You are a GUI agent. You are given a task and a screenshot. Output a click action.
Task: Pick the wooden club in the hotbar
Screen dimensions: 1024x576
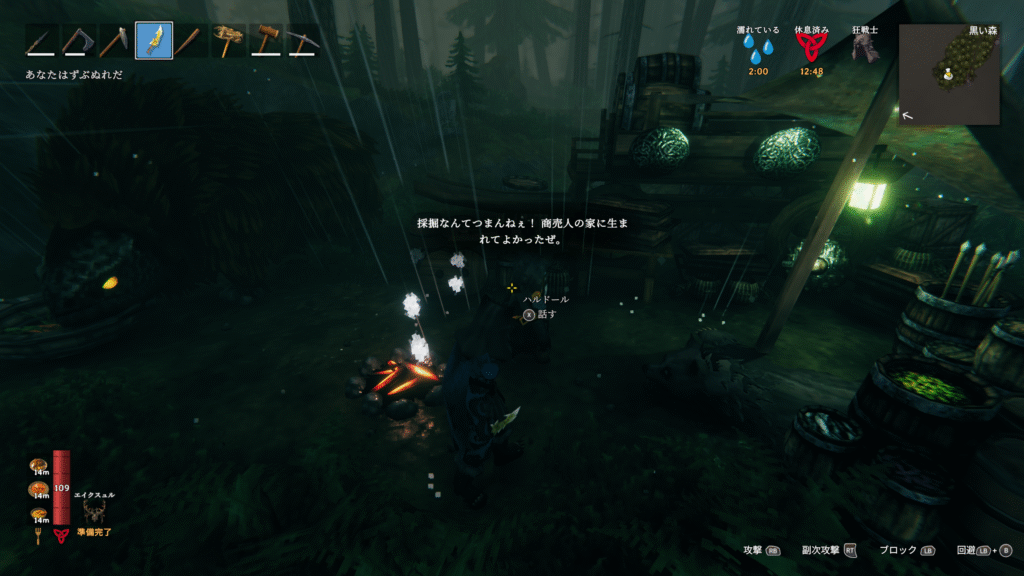191,41
